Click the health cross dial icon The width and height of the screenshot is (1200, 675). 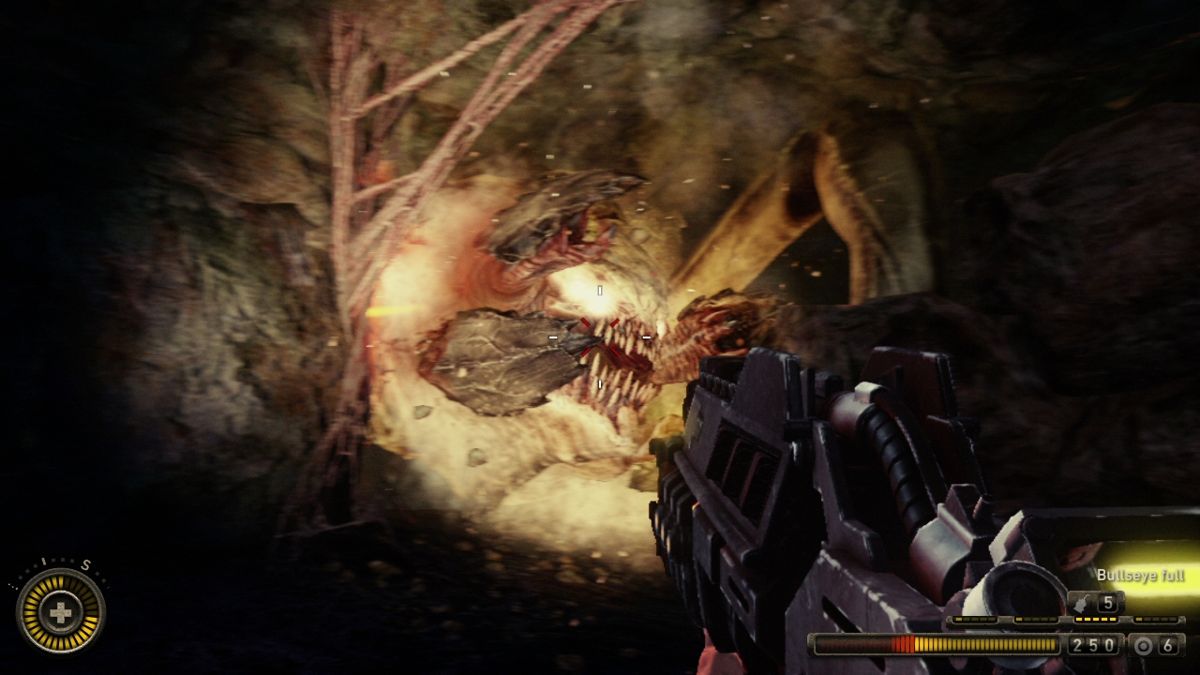click(61, 611)
